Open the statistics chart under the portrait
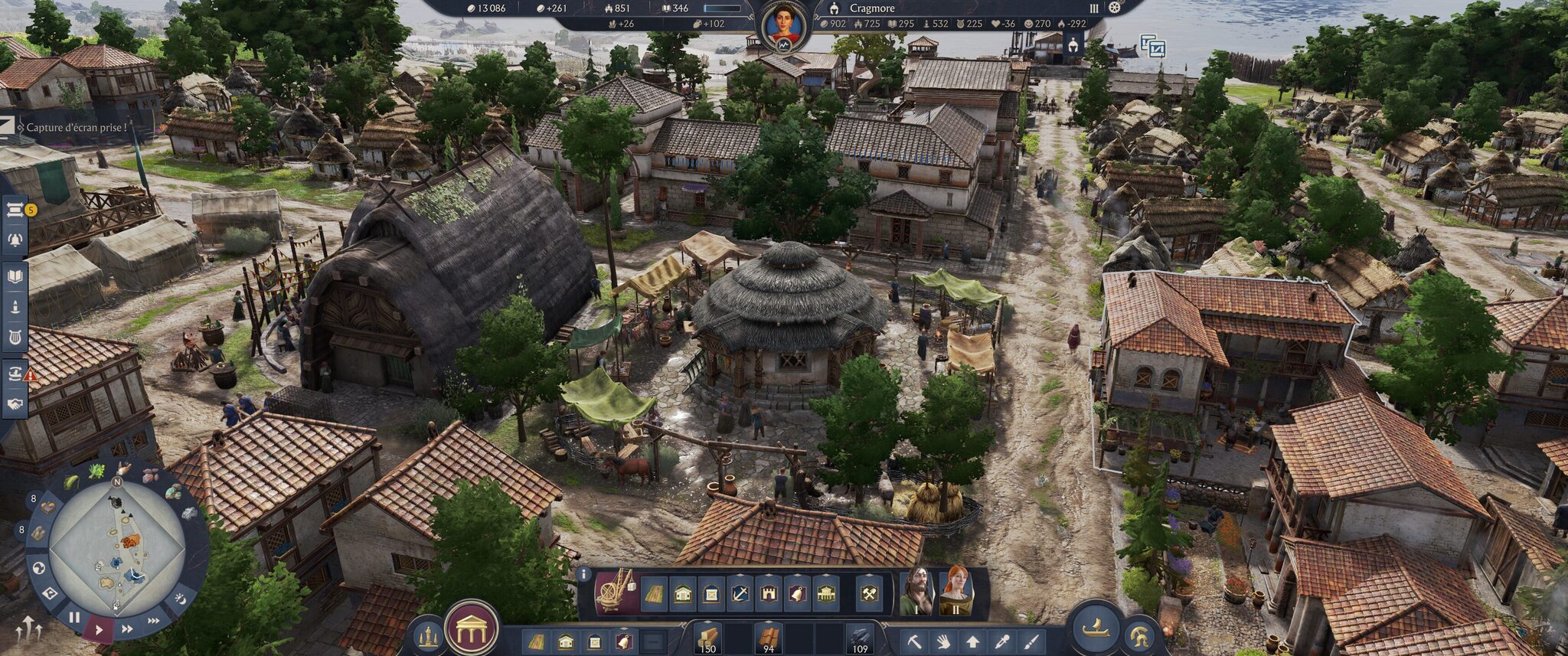Image resolution: width=1568 pixels, height=656 pixels. [784, 45]
